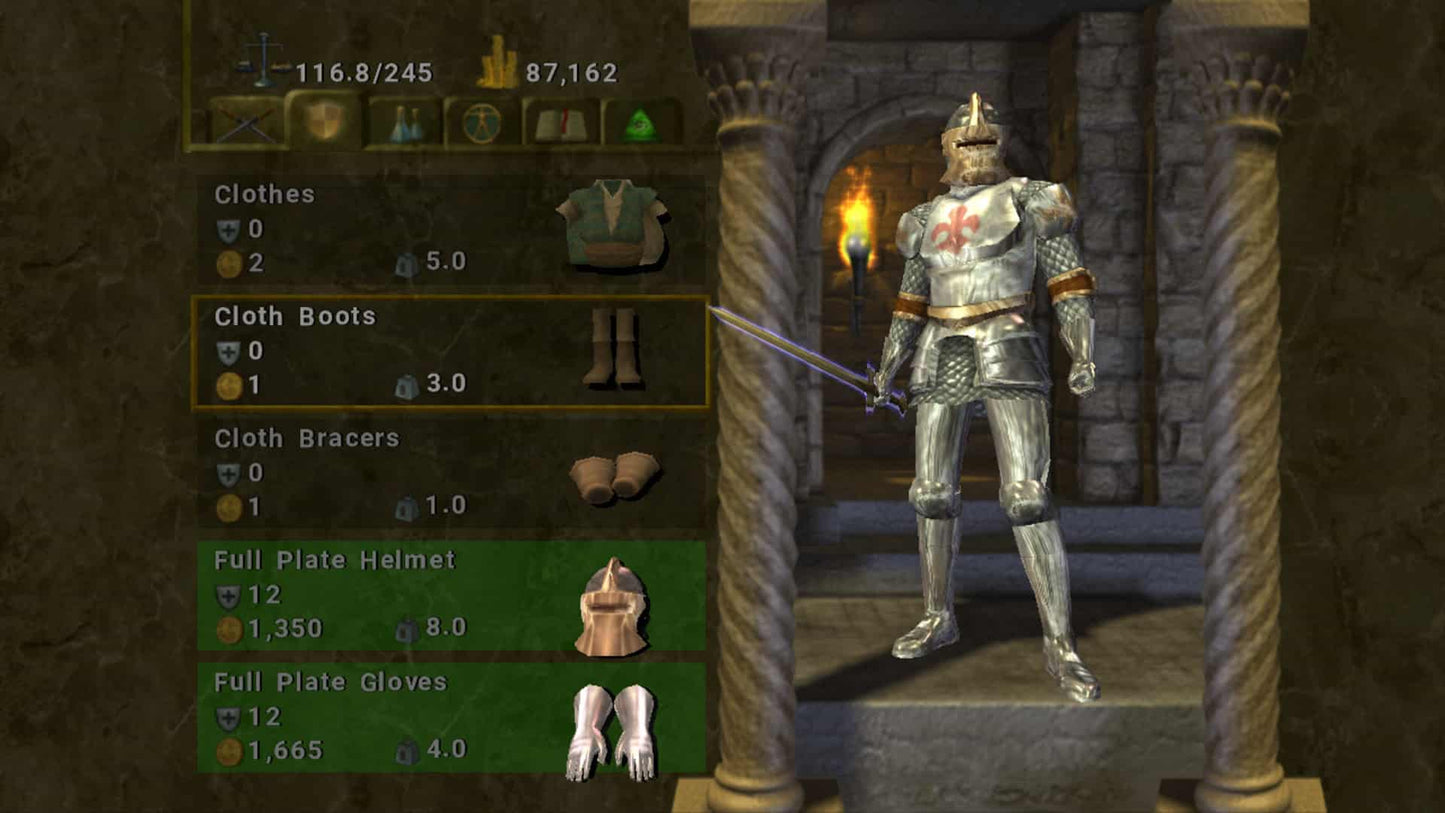Click the Full Plate Helmet thumbnail

pos(612,610)
